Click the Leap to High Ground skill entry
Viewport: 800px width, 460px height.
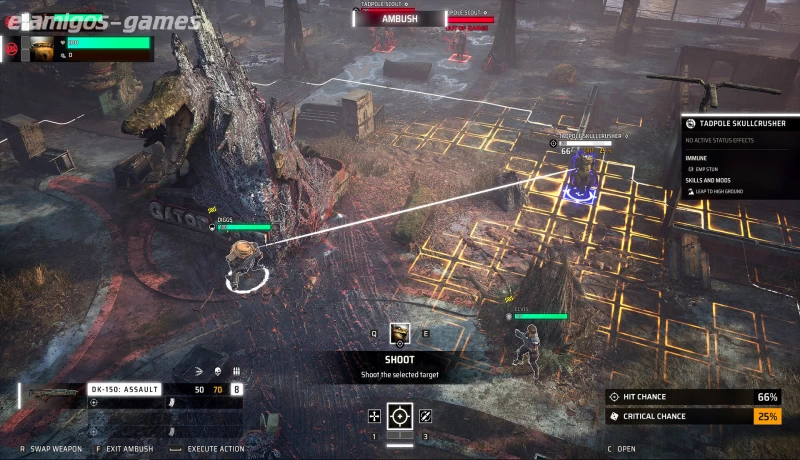719,190
